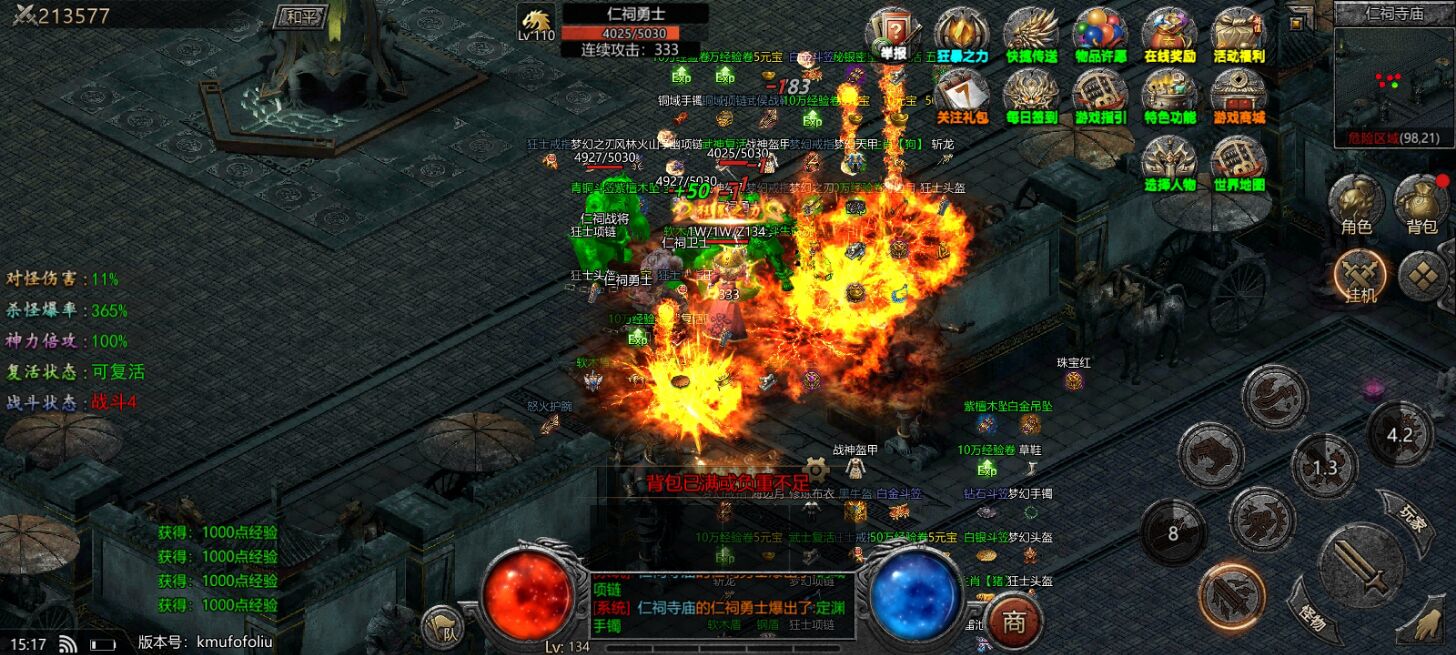This screenshot has width=1456, height=655.
Task: Open the 背包 bag inventory
Action: click(x=1421, y=206)
